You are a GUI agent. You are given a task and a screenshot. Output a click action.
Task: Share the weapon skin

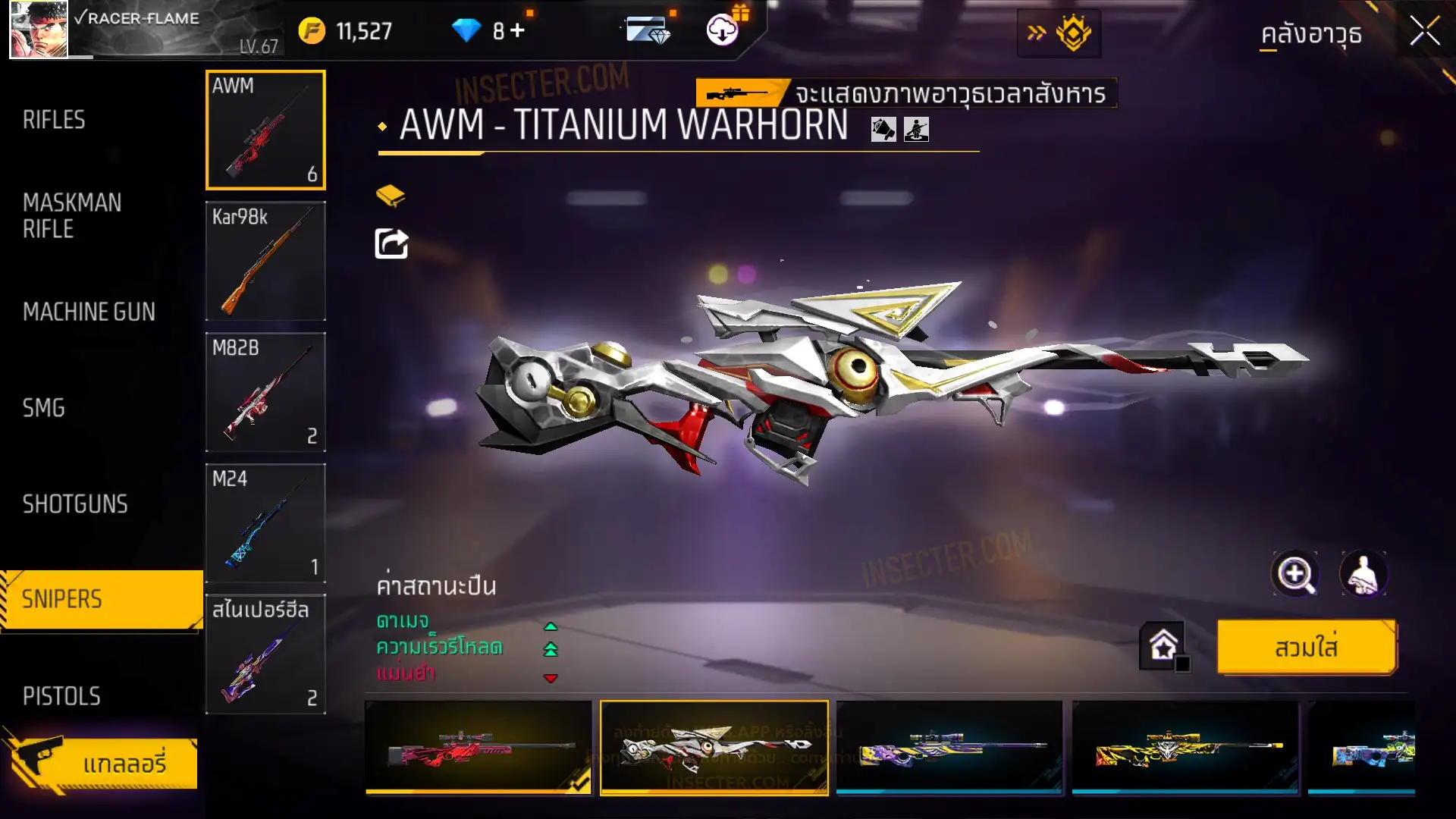[391, 244]
